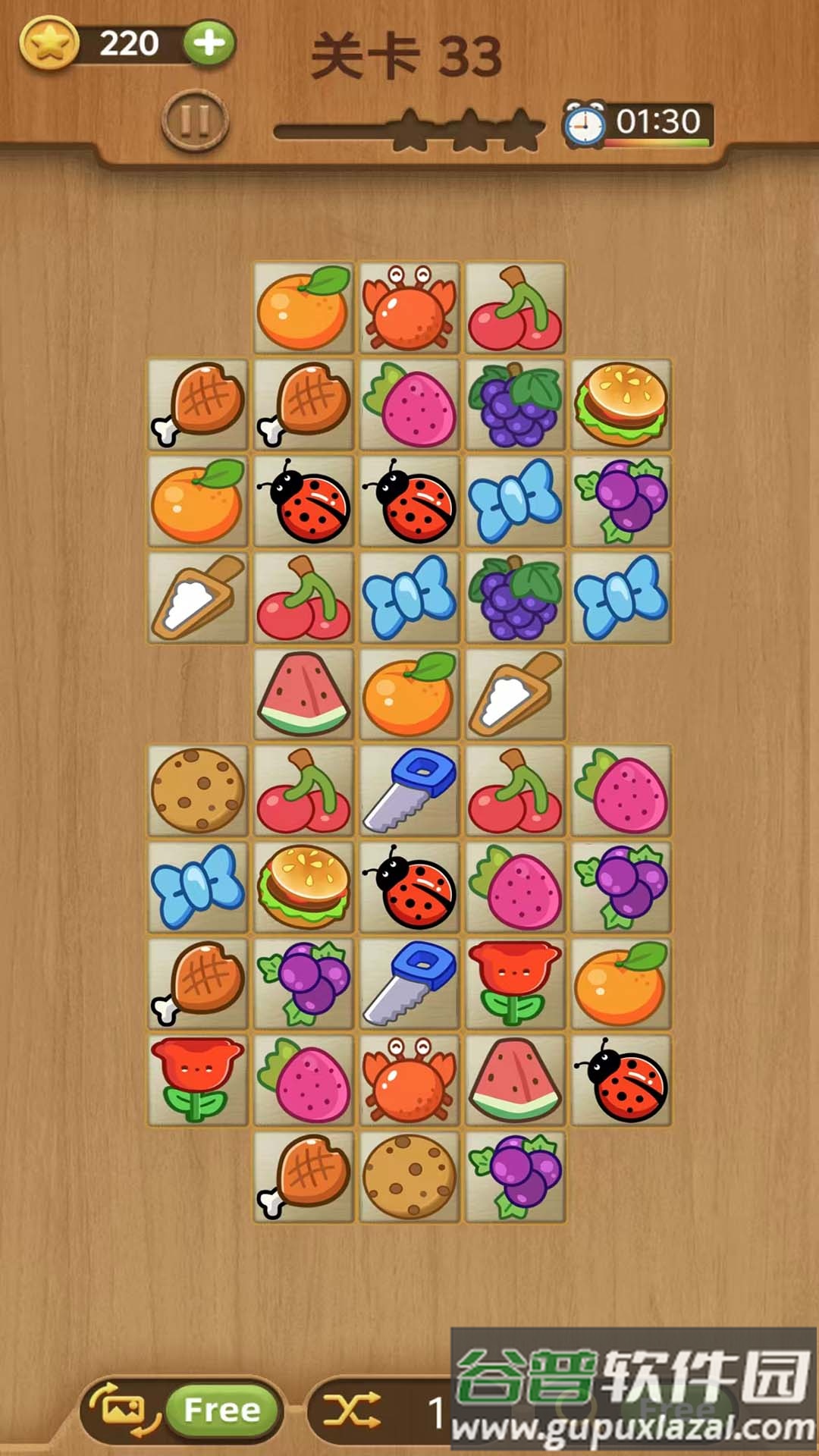Screen dimensions: 819x1456
Task: Pause the game with the round pause button
Action: tap(195, 121)
